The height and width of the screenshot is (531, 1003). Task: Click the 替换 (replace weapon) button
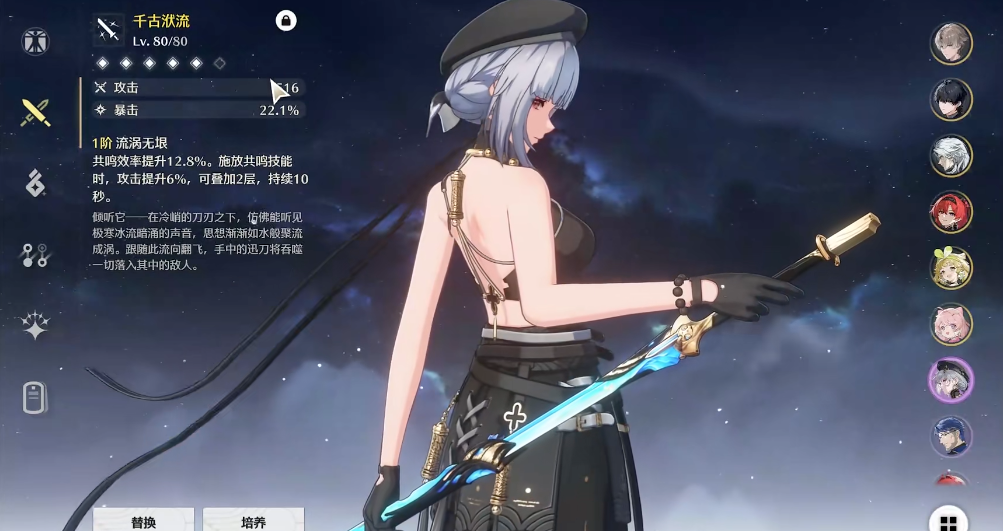click(x=143, y=520)
